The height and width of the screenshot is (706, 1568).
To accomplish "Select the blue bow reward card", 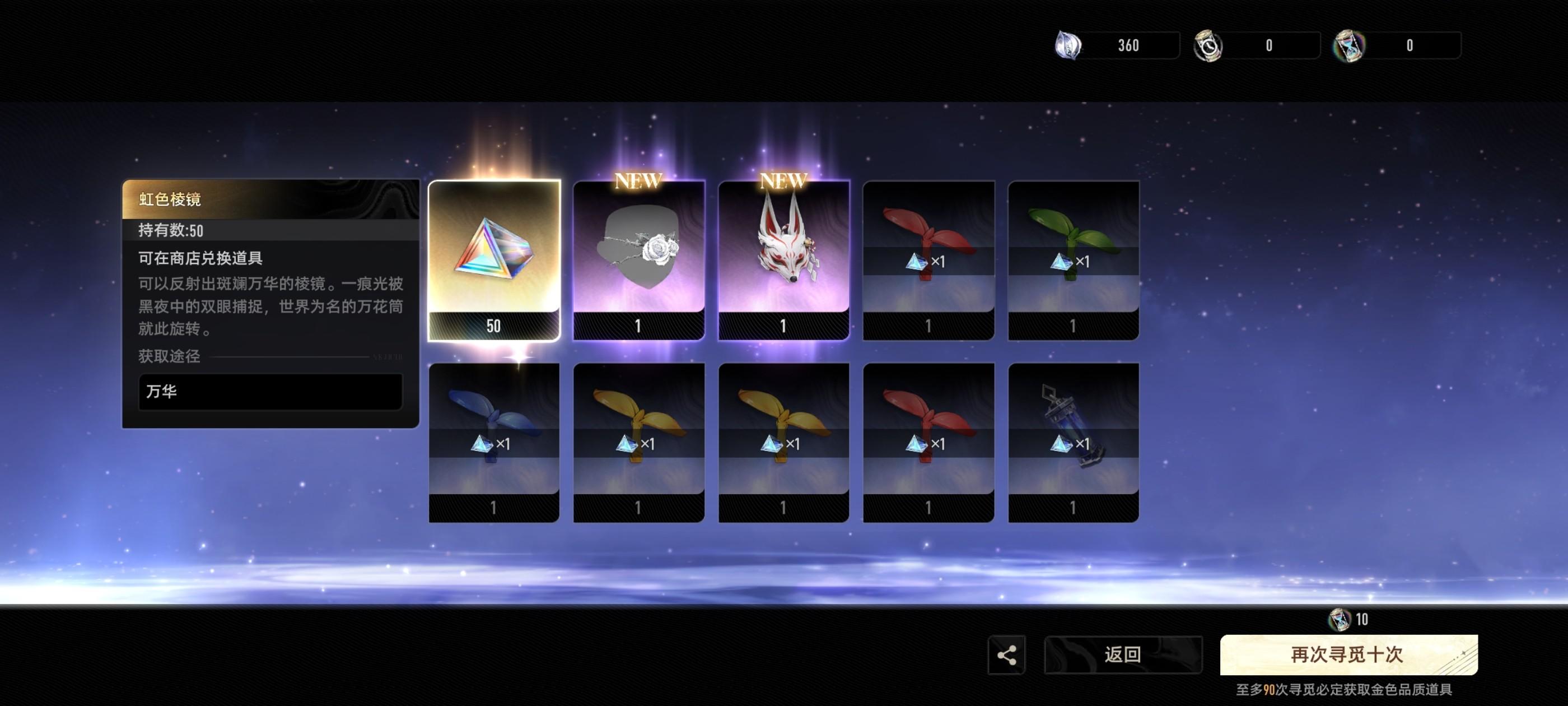I will (494, 442).
